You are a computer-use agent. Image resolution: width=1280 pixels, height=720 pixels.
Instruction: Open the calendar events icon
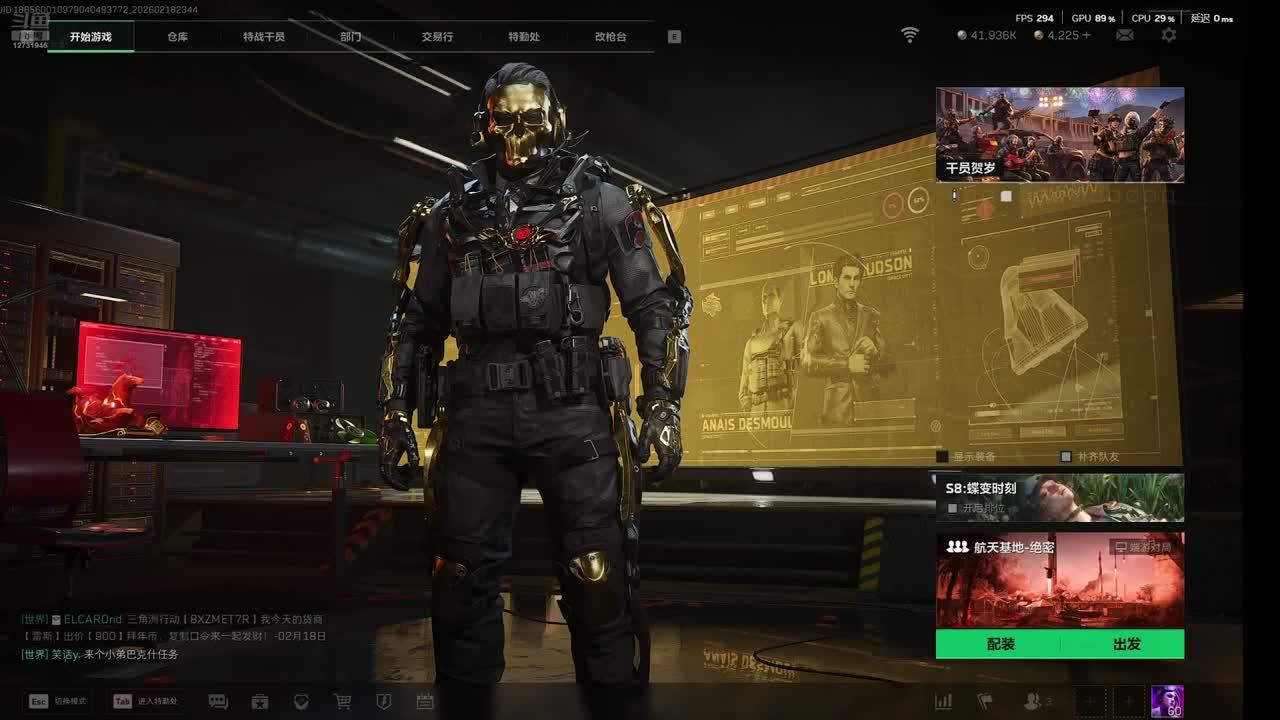[425, 702]
